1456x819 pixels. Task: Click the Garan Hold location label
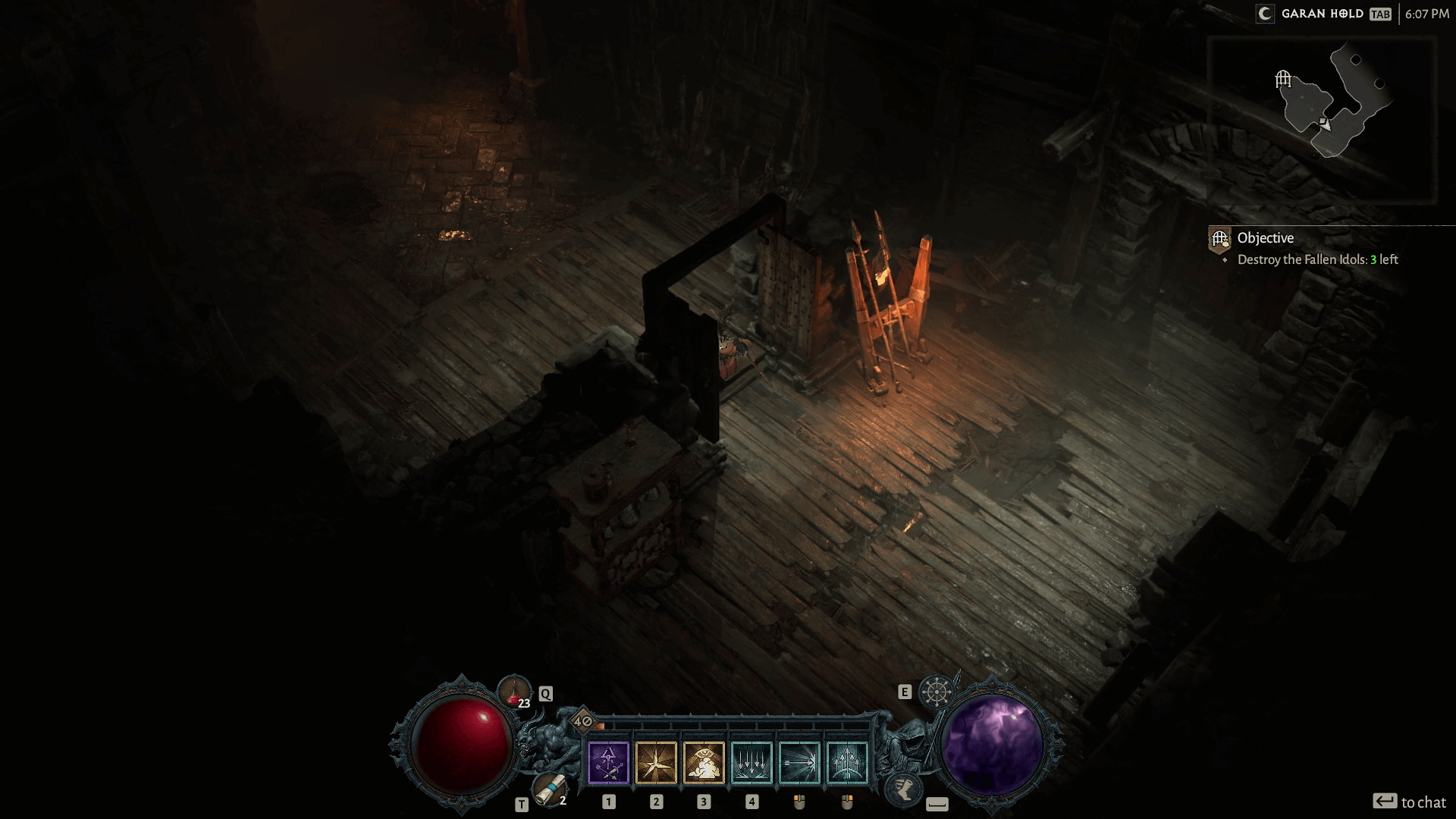[1322, 14]
